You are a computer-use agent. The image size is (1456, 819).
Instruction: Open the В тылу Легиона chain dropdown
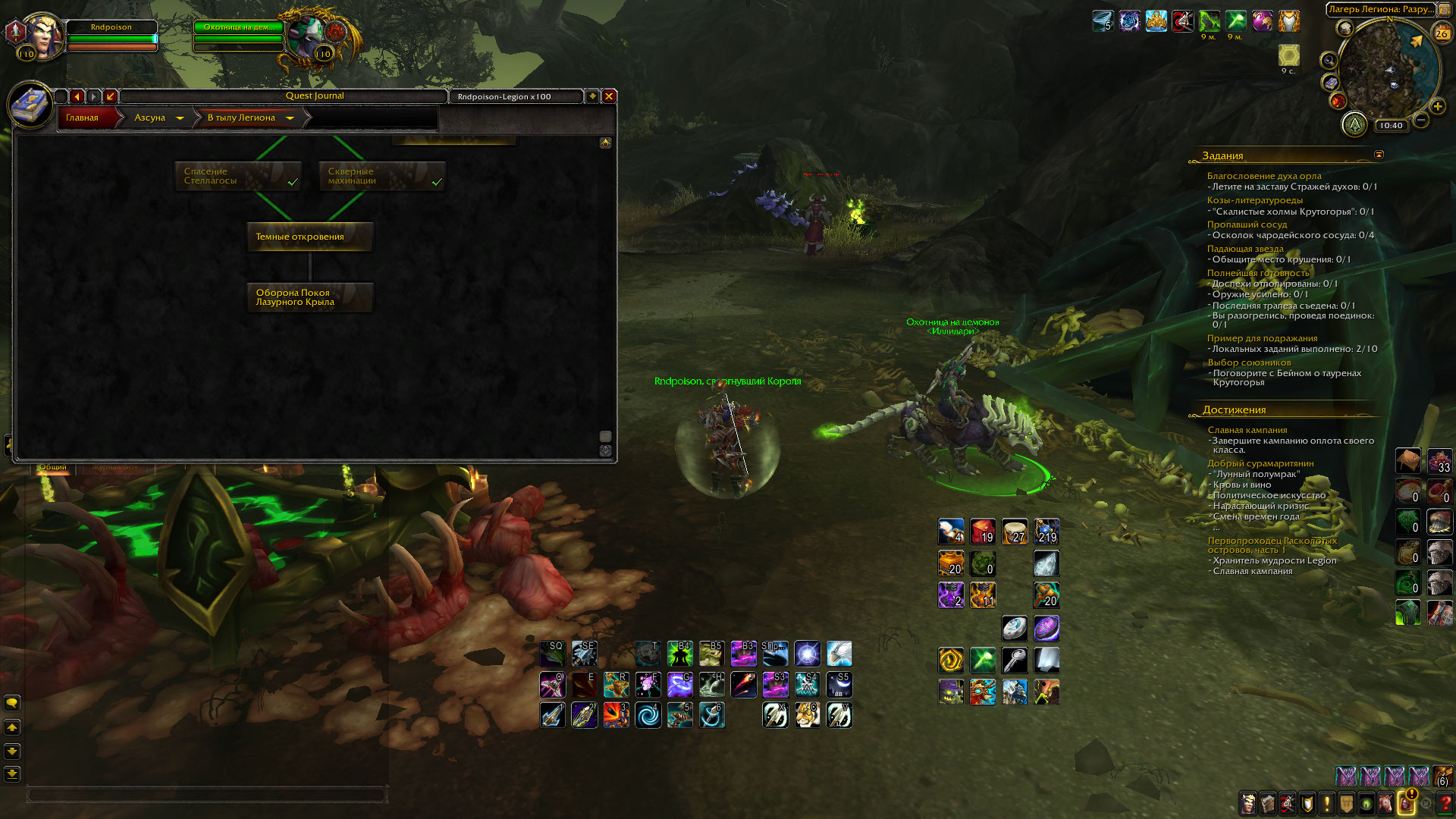coord(289,118)
